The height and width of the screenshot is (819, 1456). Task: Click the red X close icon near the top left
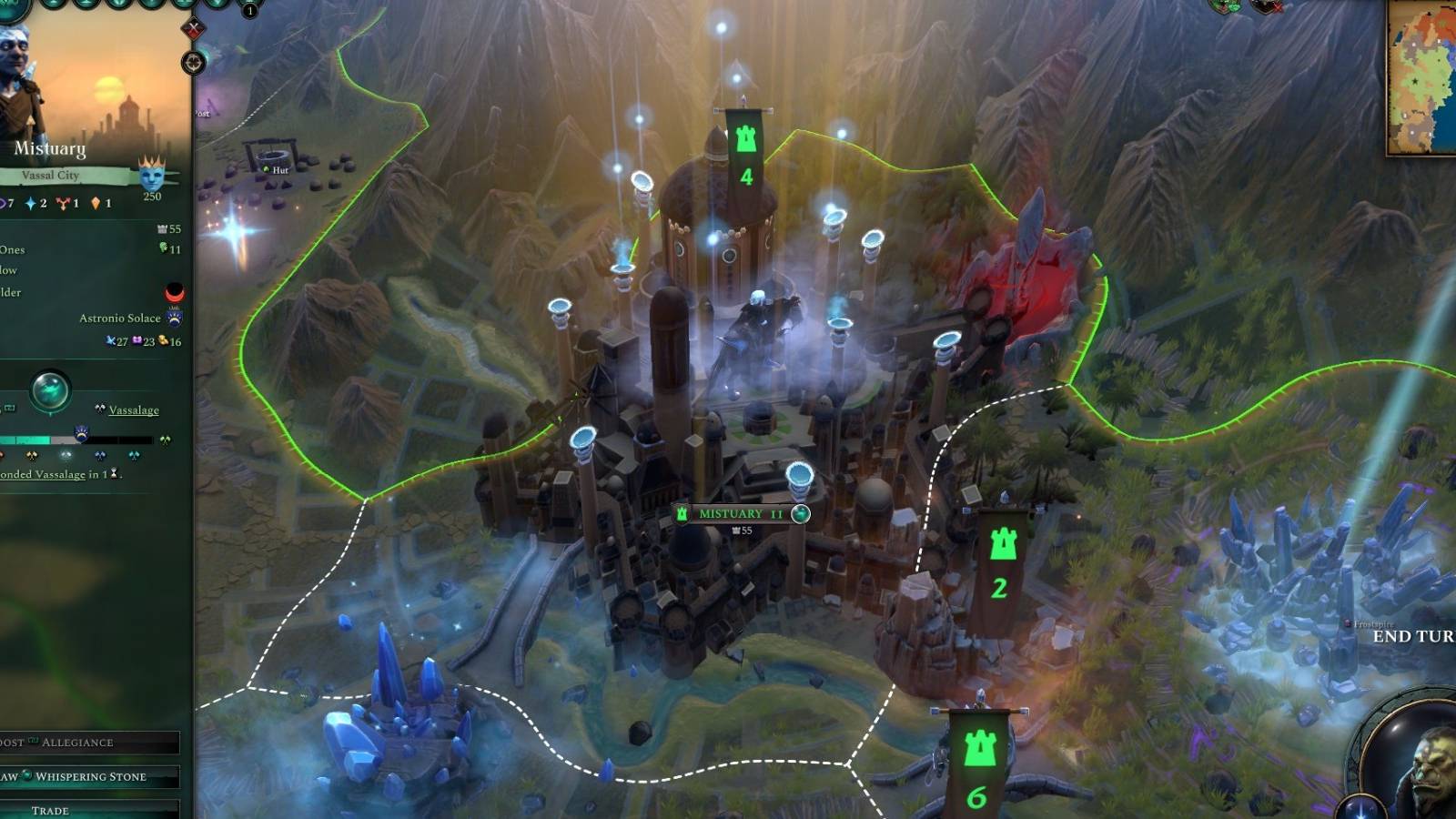click(191, 29)
